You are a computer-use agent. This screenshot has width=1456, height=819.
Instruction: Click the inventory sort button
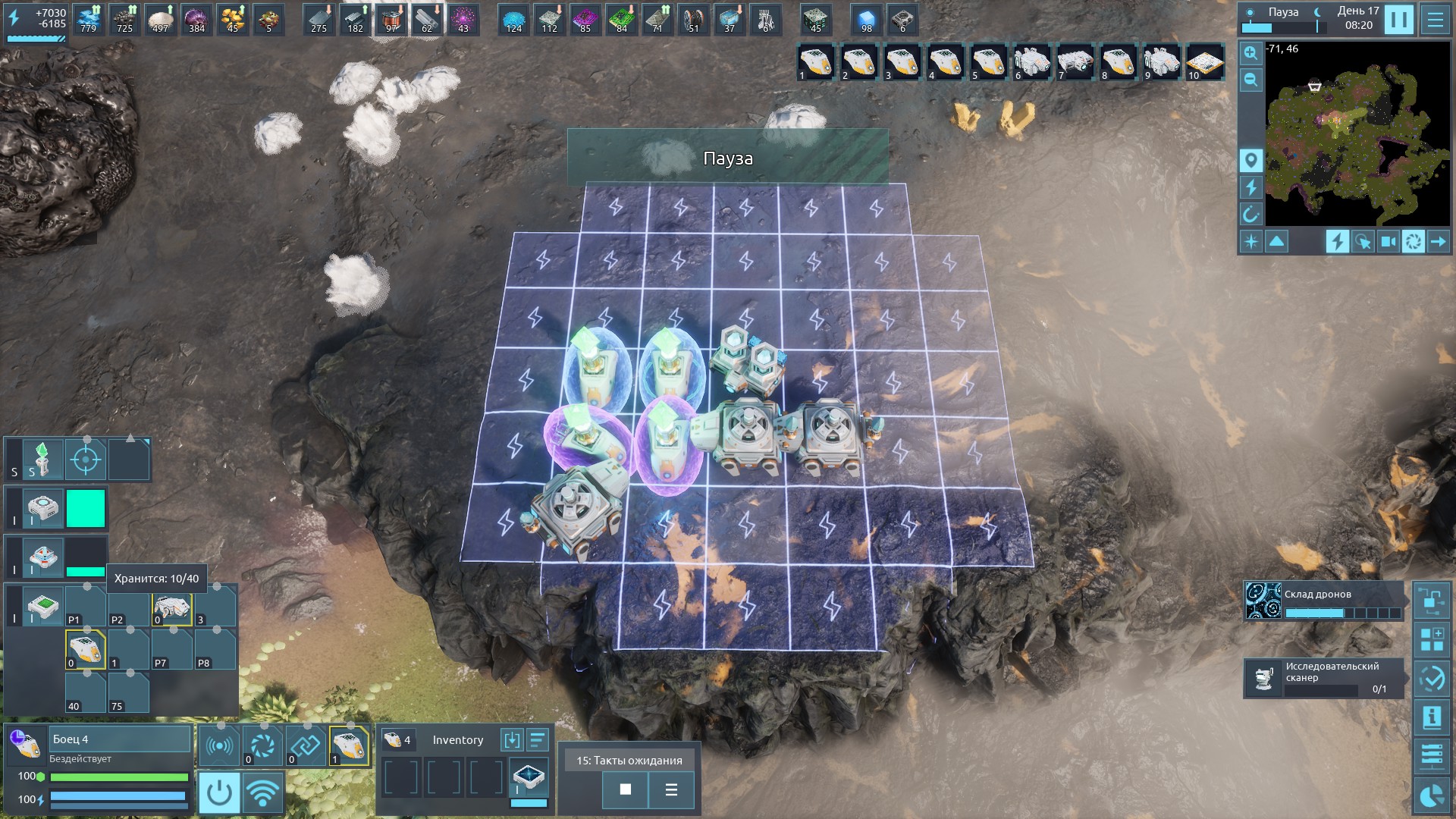point(537,740)
